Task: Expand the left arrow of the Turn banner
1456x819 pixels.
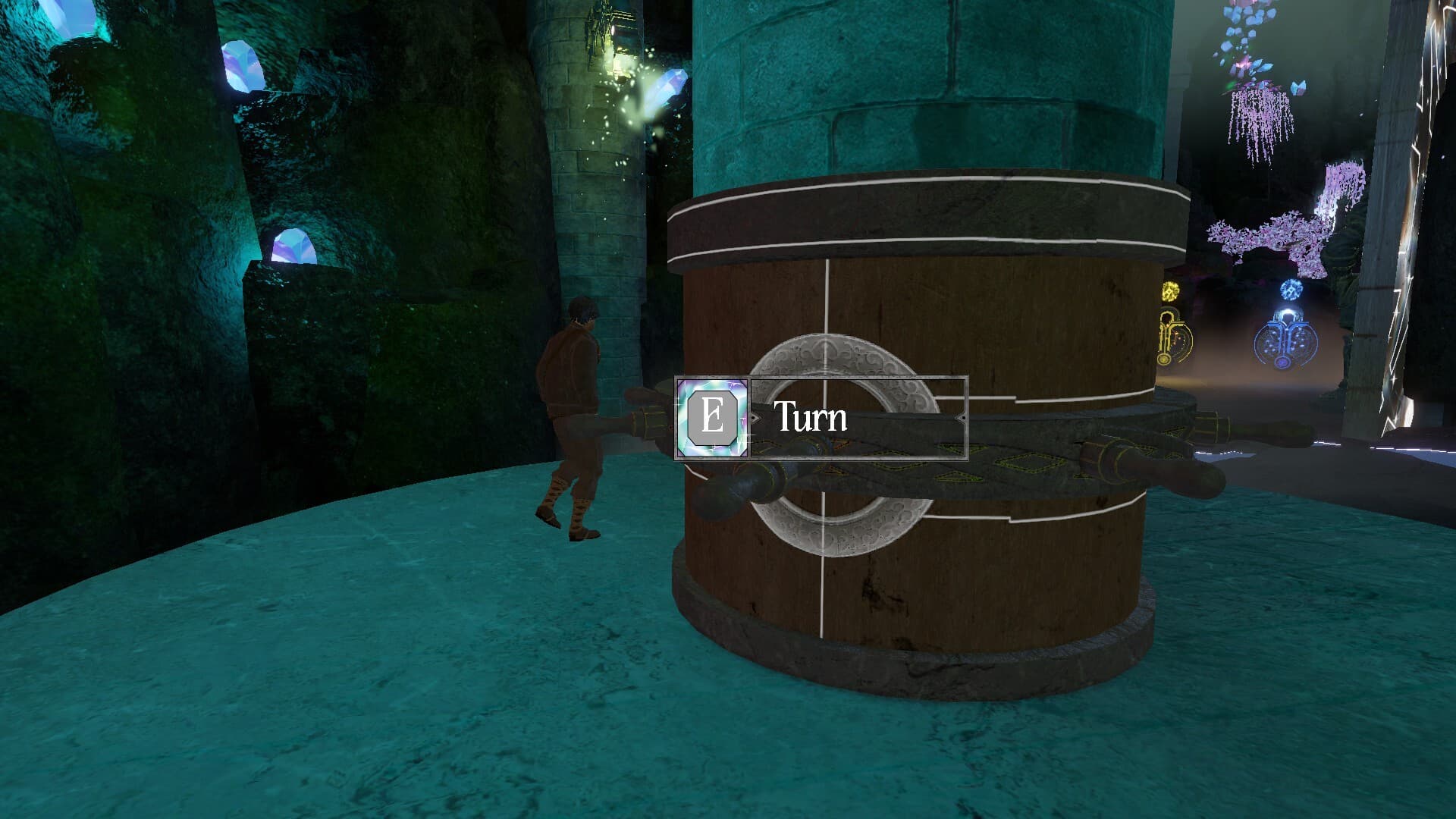Action: click(x=755, y=418)
